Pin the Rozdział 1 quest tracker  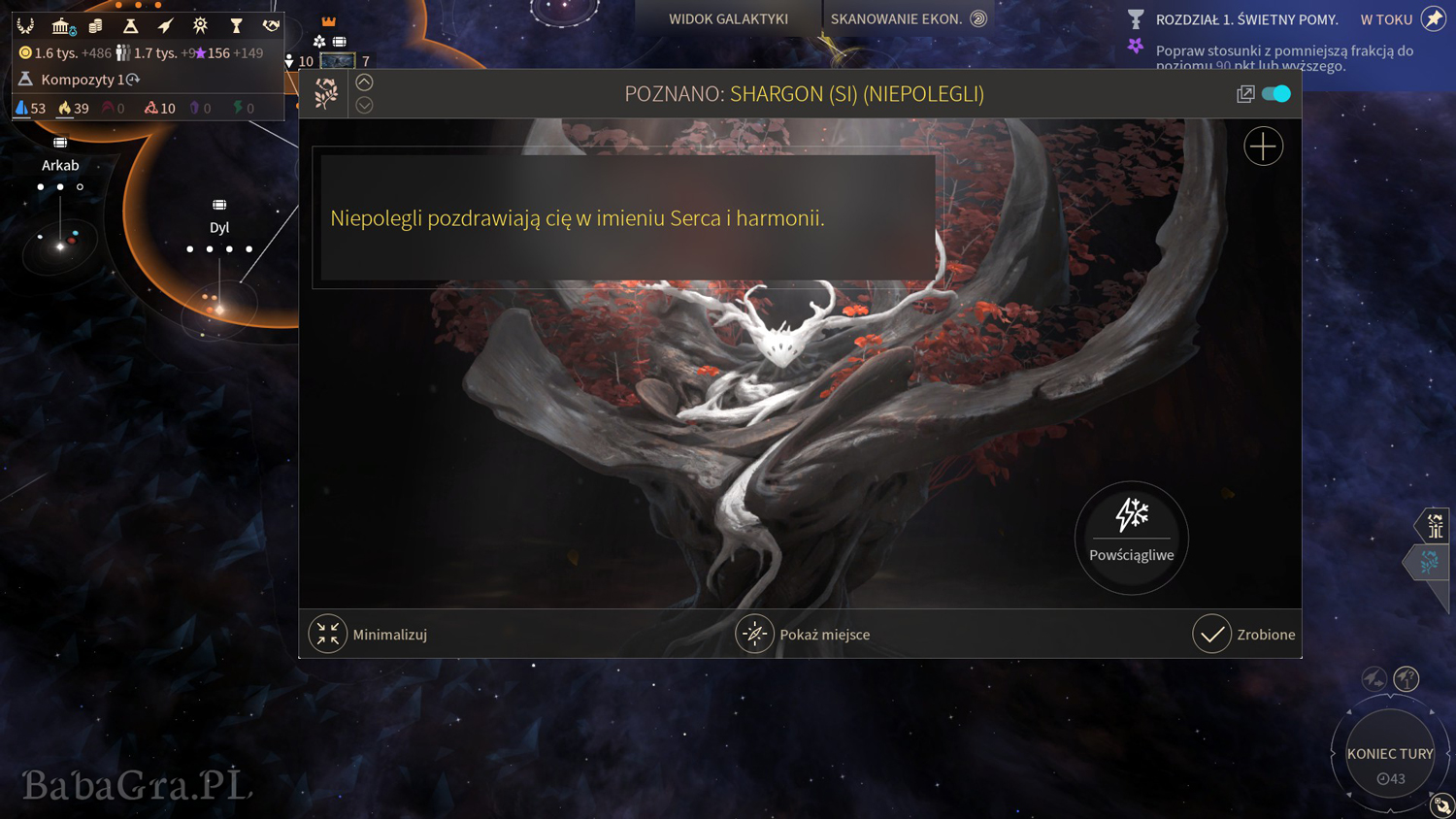point(1433,18)
